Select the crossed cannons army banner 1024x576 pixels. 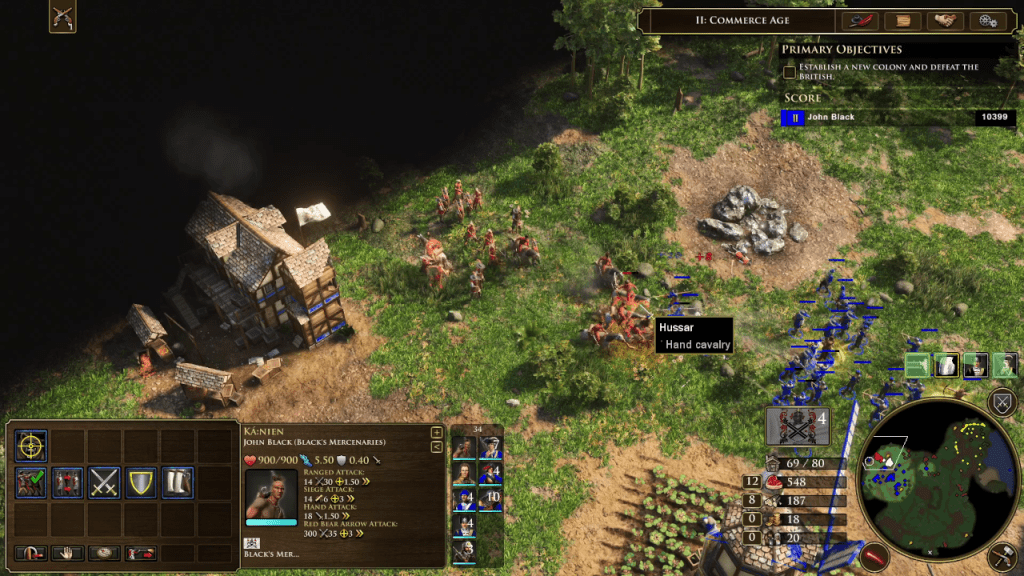[797, 427]
